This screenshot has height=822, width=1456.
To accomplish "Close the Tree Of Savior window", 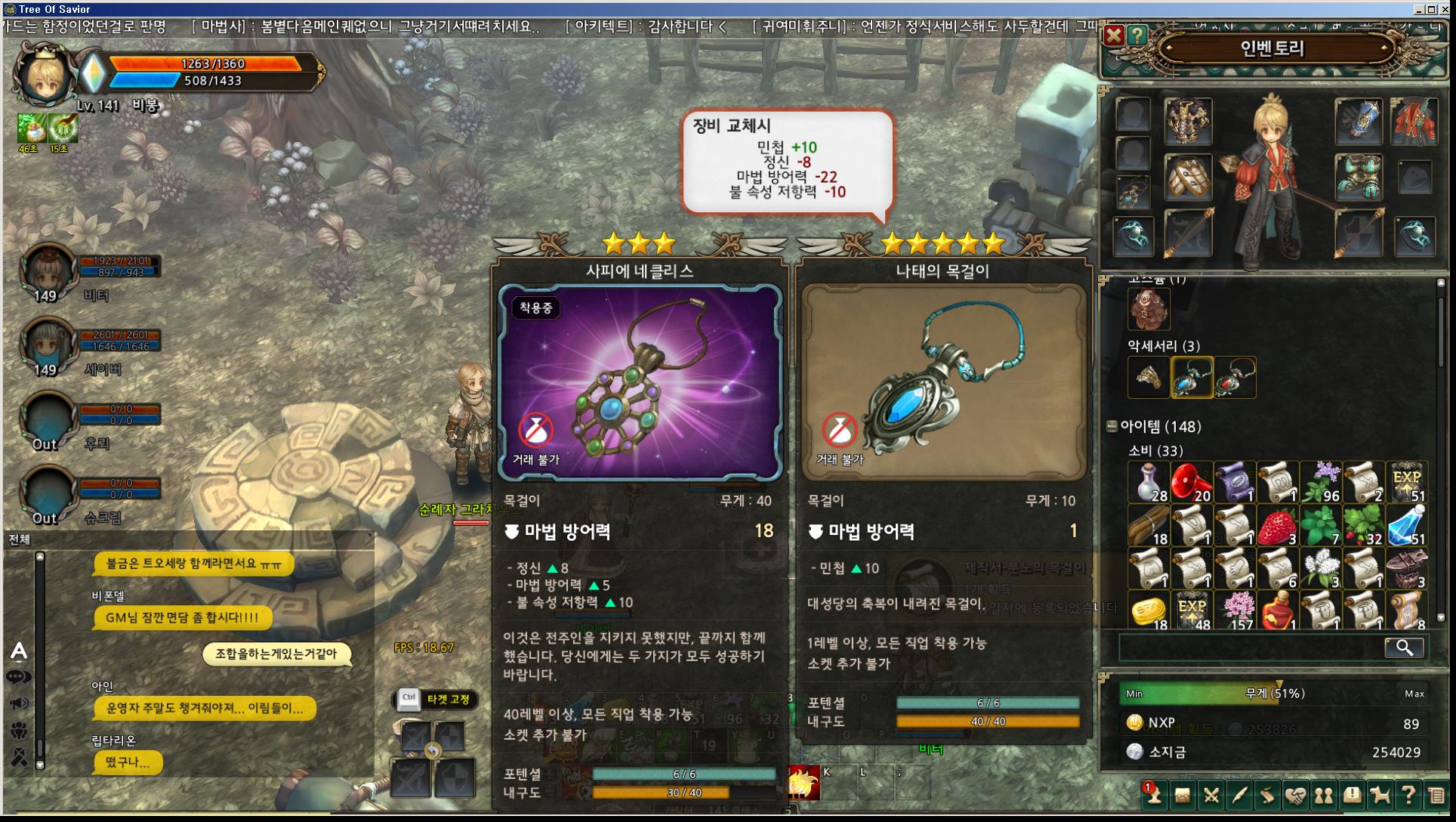I will click(x=1445, y=9).
